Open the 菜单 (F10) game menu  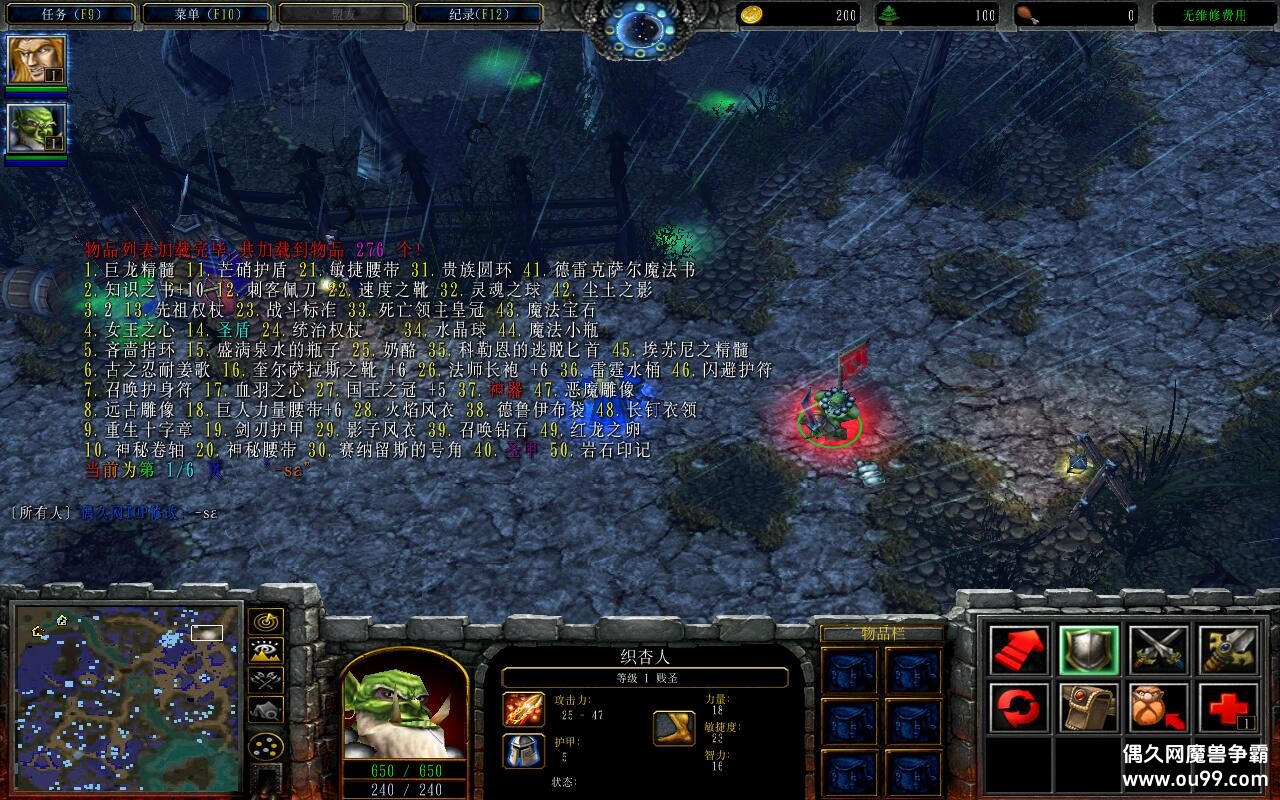click(x=206, y=14)
